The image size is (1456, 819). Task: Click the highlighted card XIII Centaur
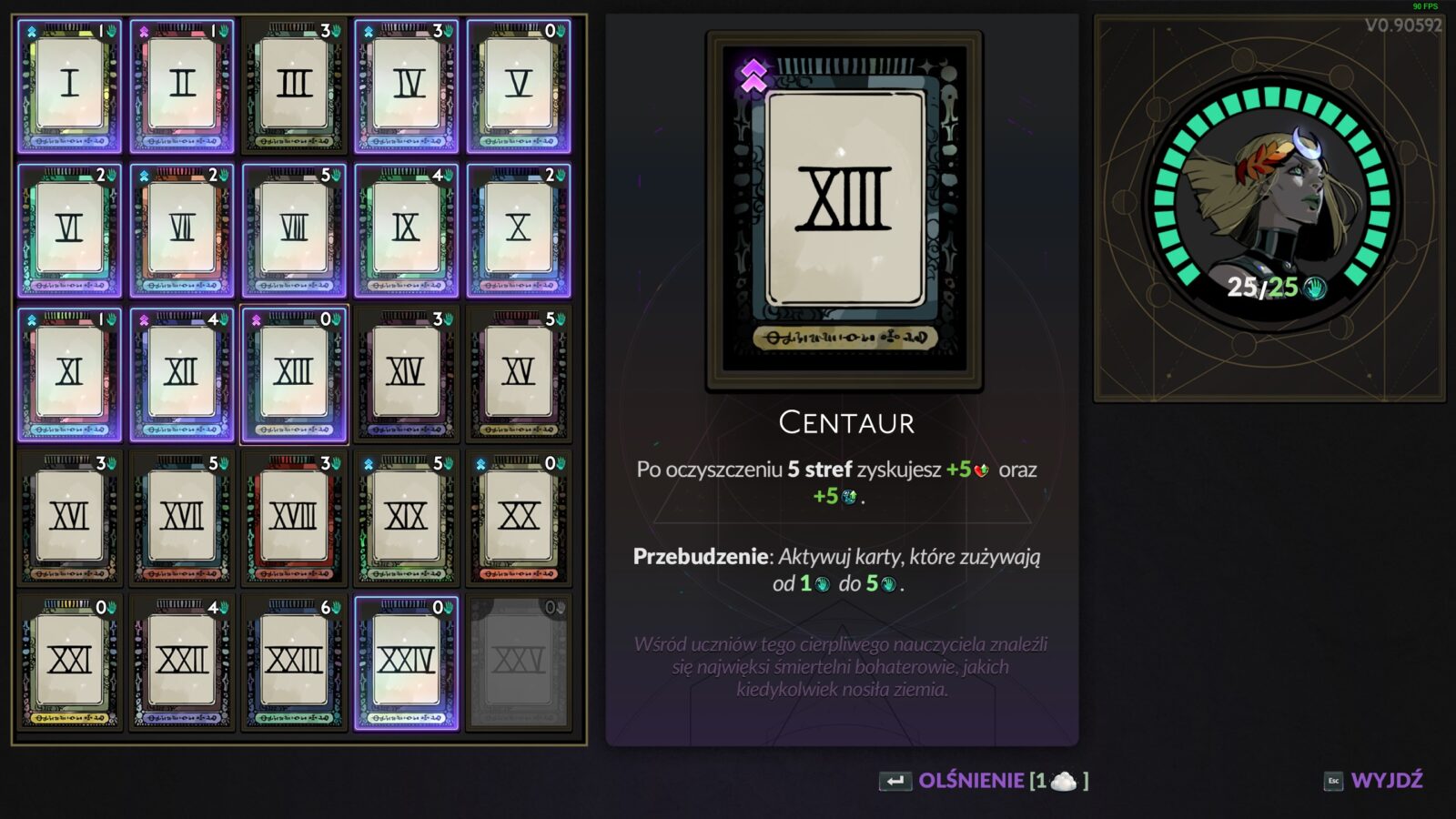294,374
